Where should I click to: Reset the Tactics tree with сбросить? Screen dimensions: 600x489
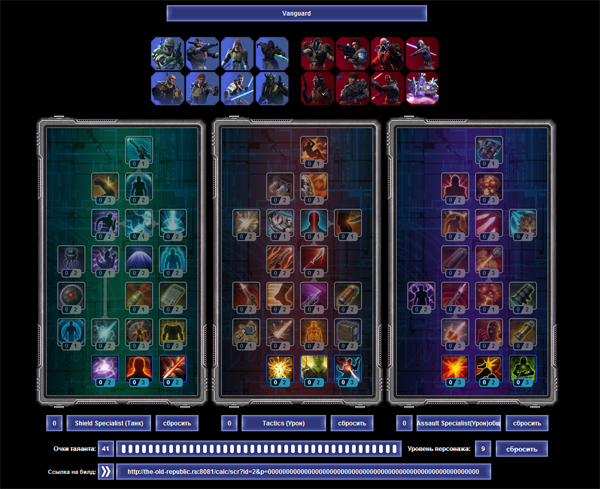tap(351, 423)
